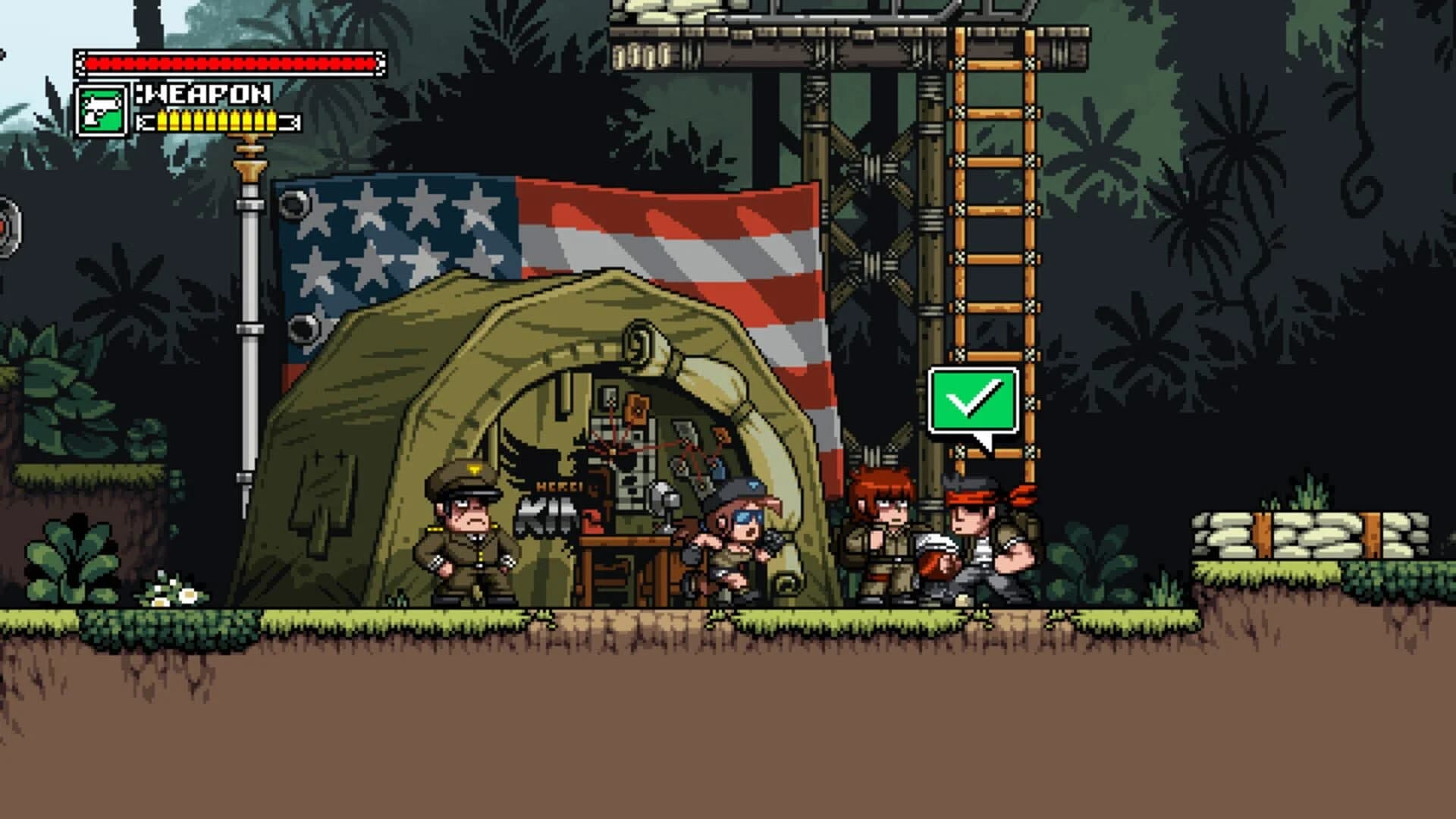This screenshot has height=819, width=1456.
Task: Click the red telephone on the workbench
Action: click(591, 523)
